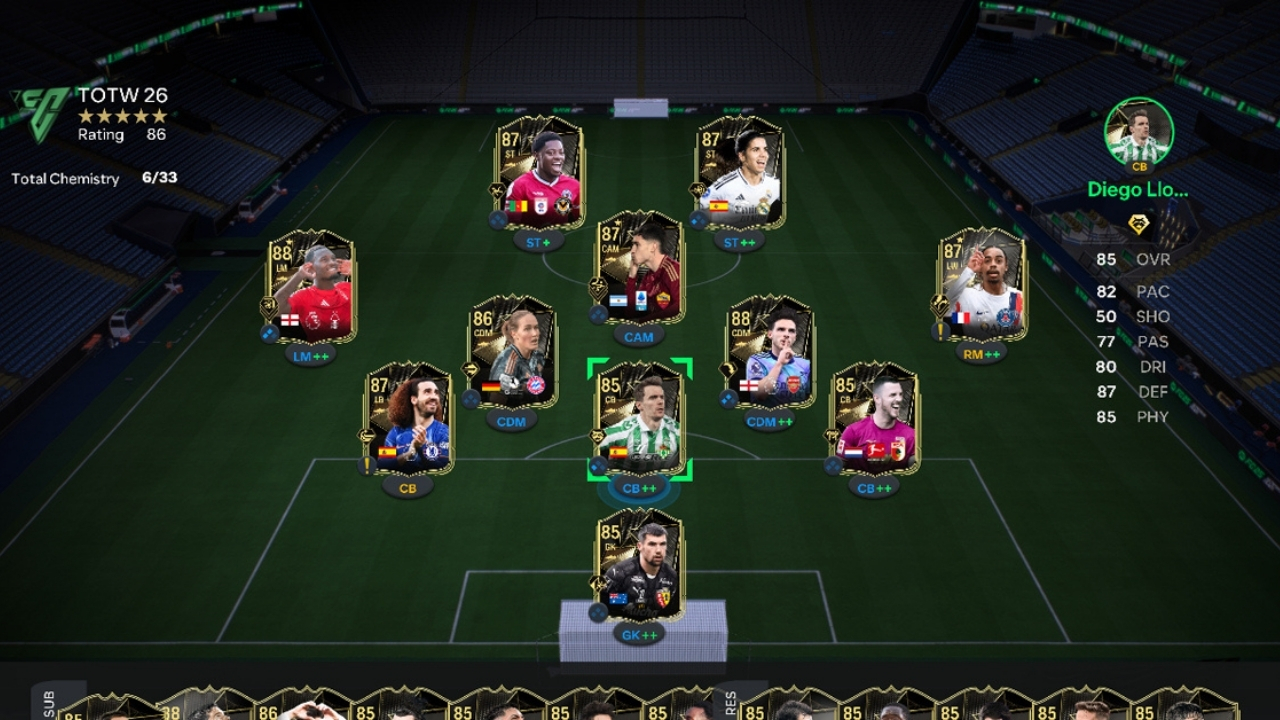
Task: Select the 87 ST Real Madrid card
Action: point(740,172)
